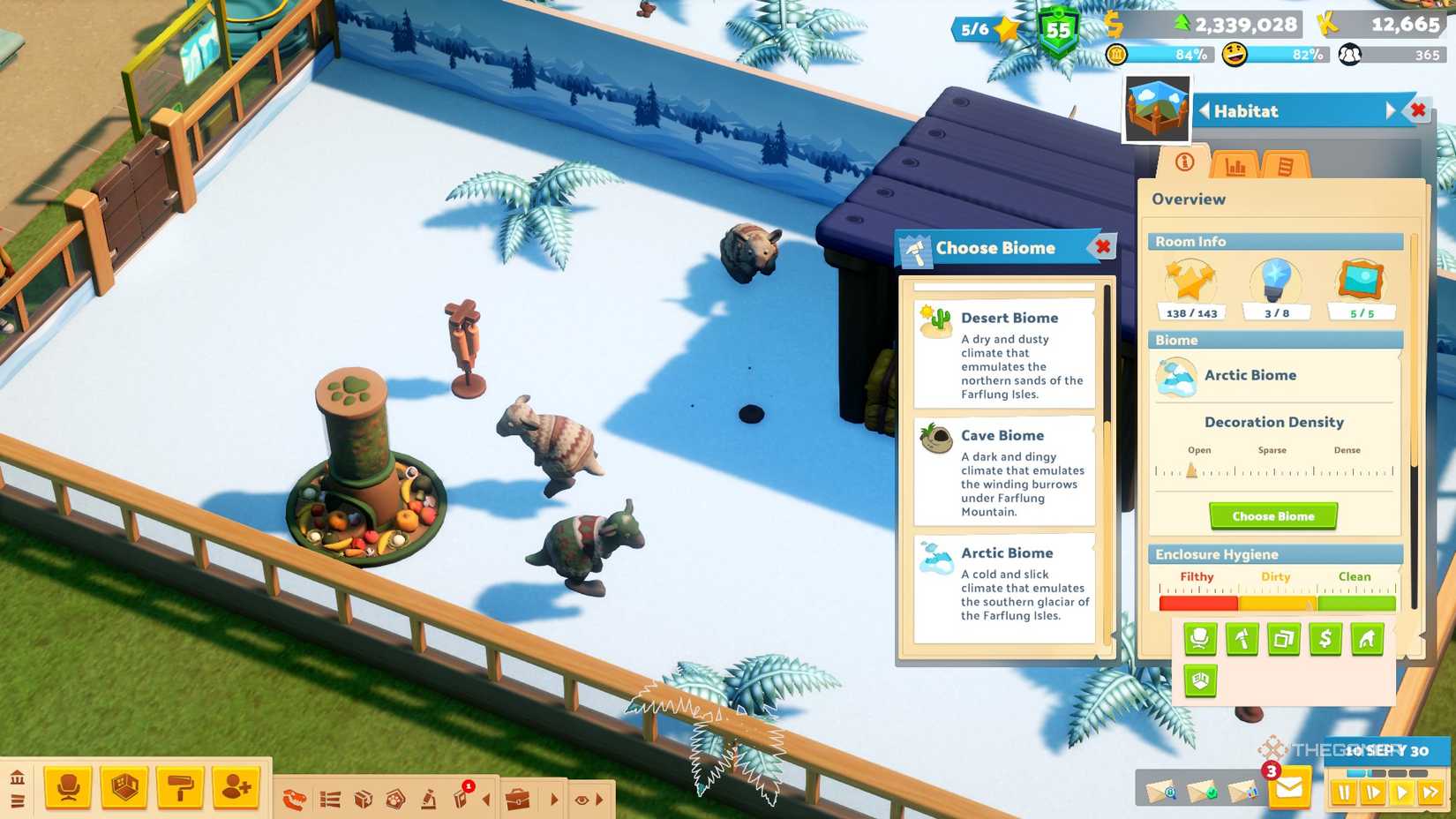The image size is (1456, 819).
Task: Close the Habitat panel
Action: click(x=1418, y=110)
